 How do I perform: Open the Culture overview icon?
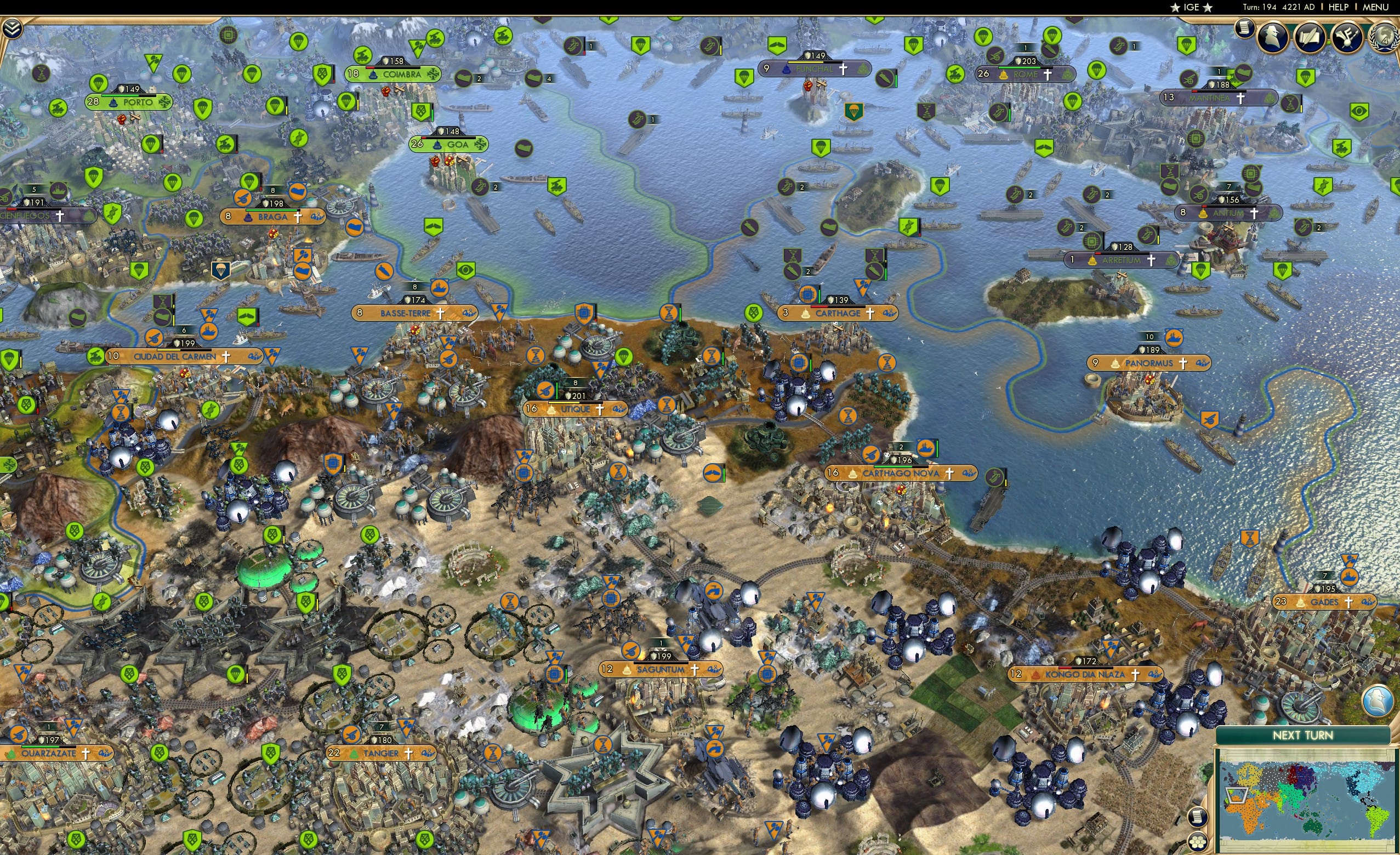[x=1347, y=37]
